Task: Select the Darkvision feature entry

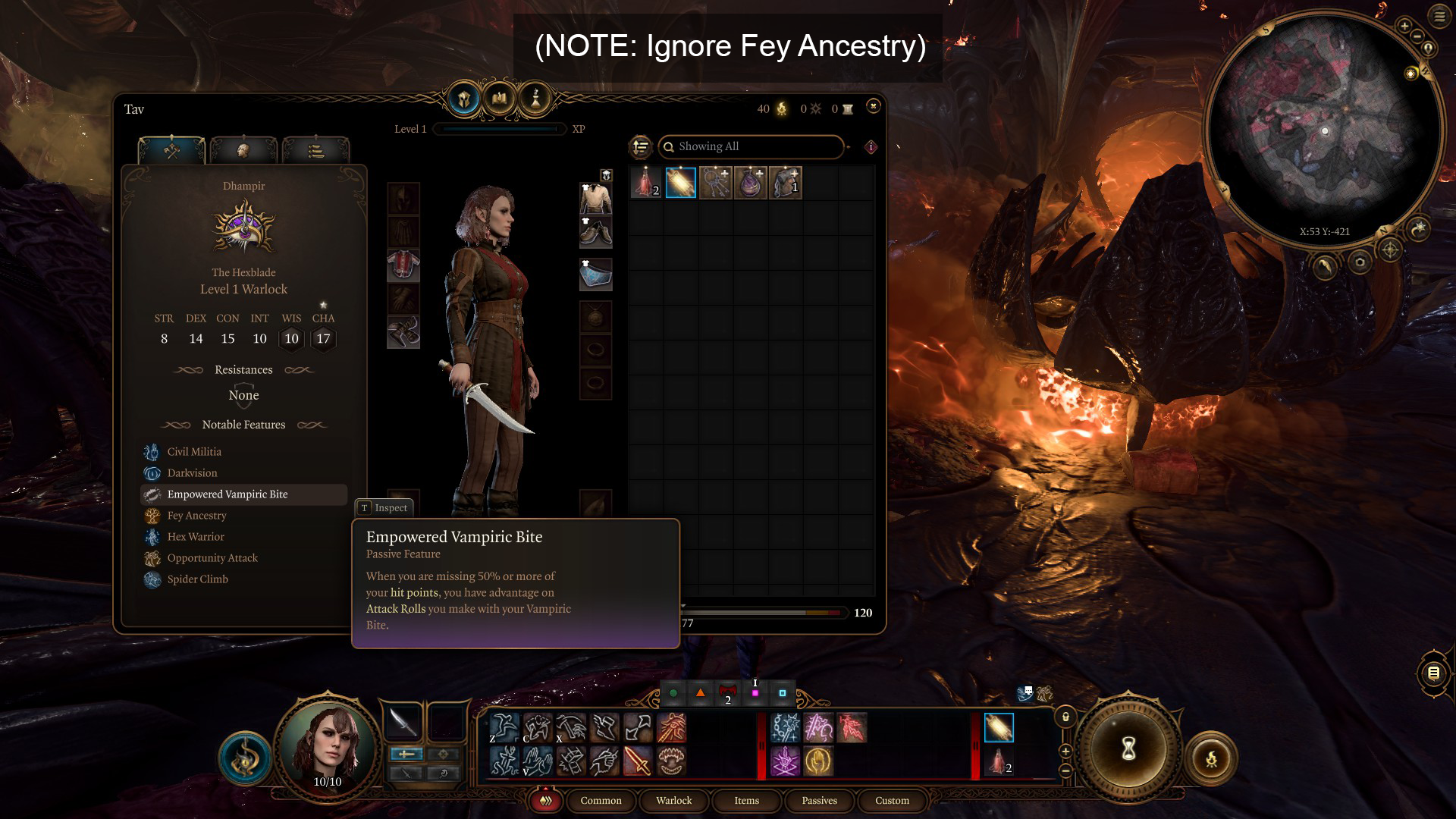Action: 192,473
